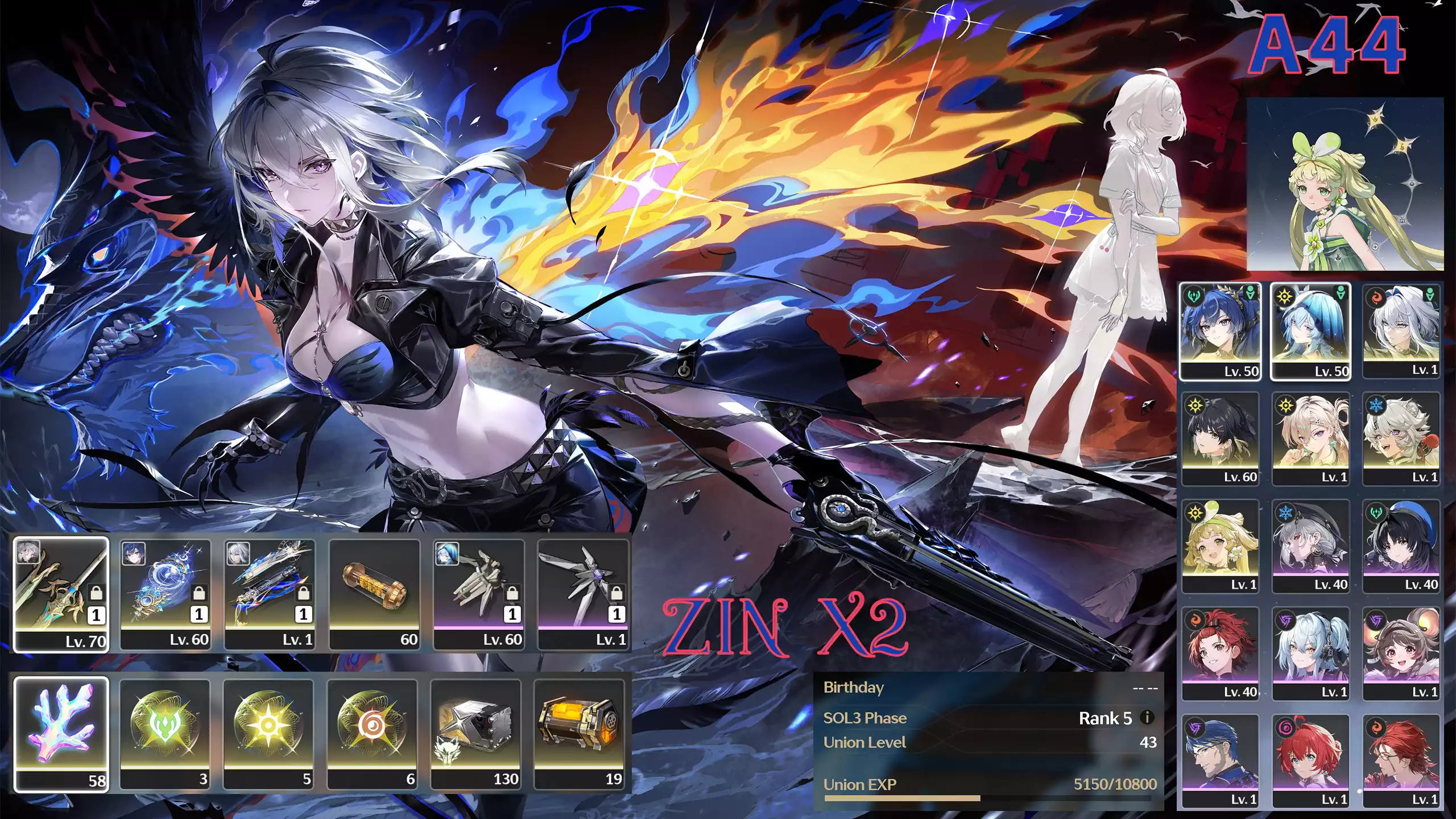
Task: Pick the blonde girl with flower, Lv. 1
Action: 1221,546
